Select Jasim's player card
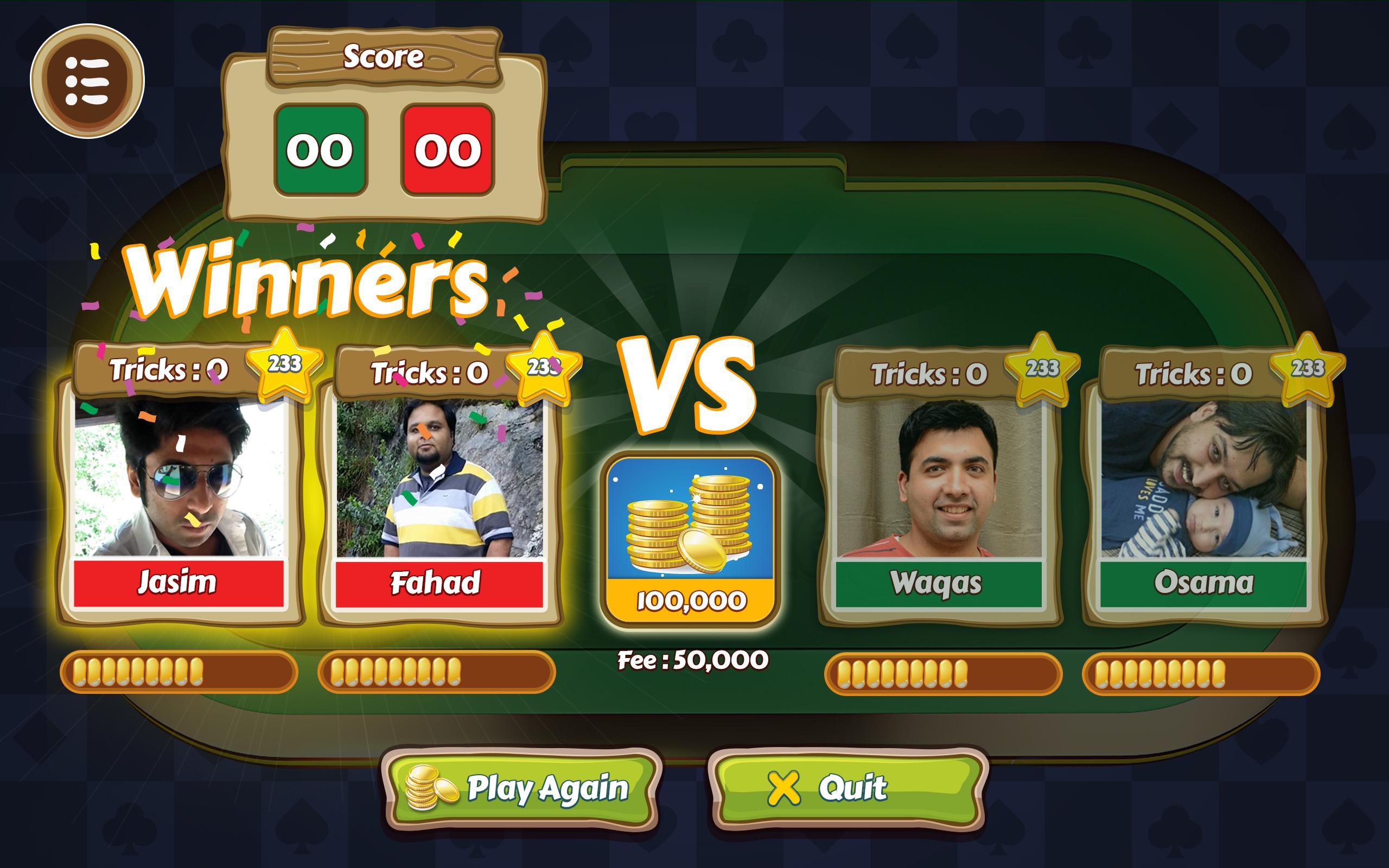The image size is (1389, 868). coord(179,494)
